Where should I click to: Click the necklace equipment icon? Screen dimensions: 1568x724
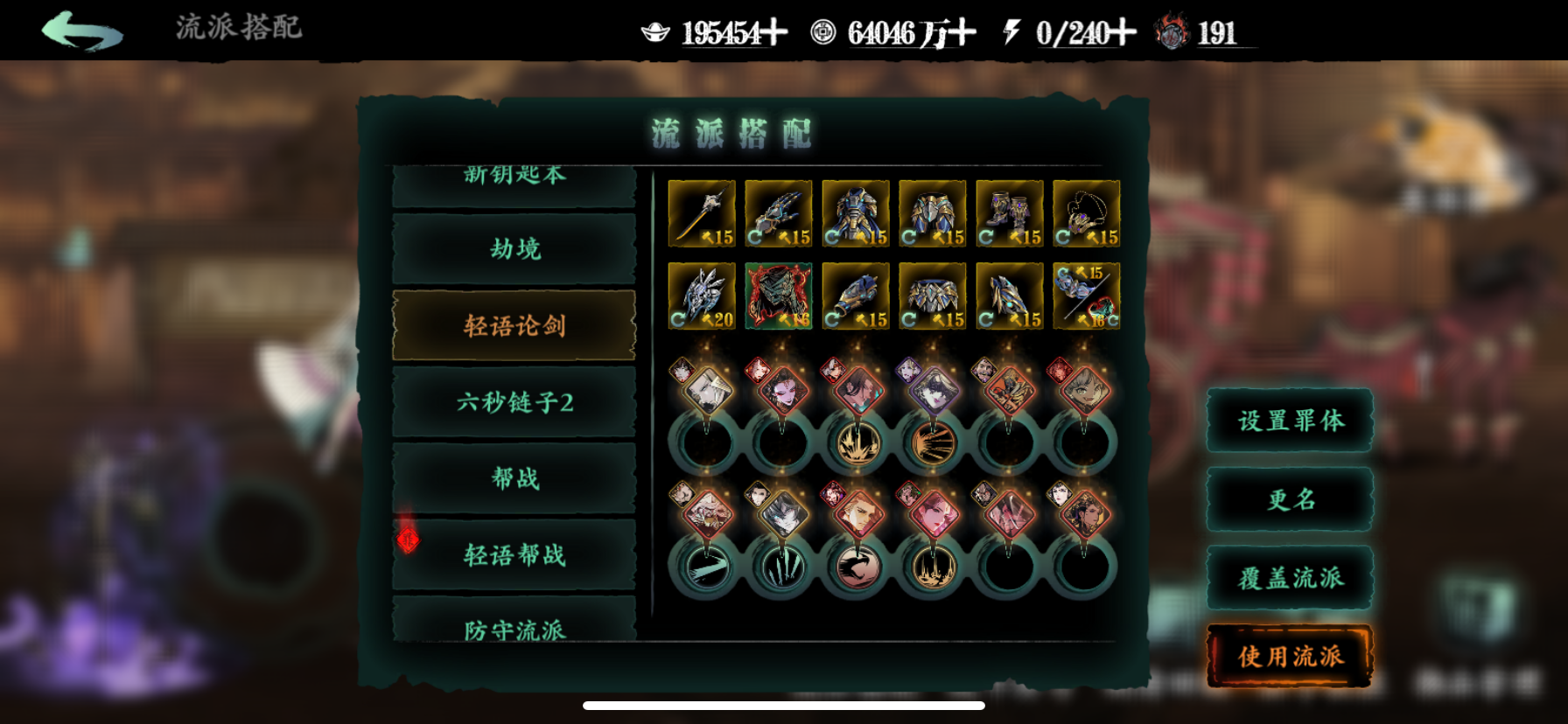pos(1086,212)
